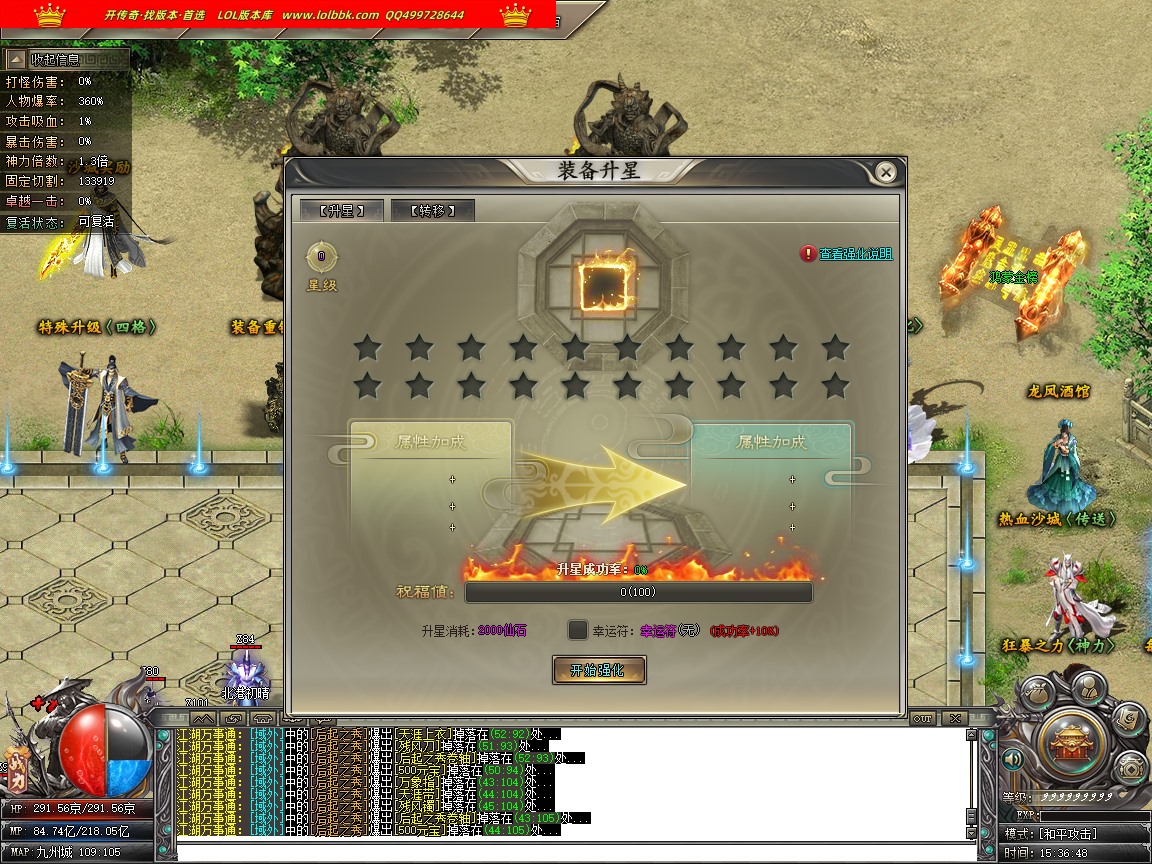Collapse the 收起信息 stats panel
This screenshot has width=1152, height=864.
(17, 59)
